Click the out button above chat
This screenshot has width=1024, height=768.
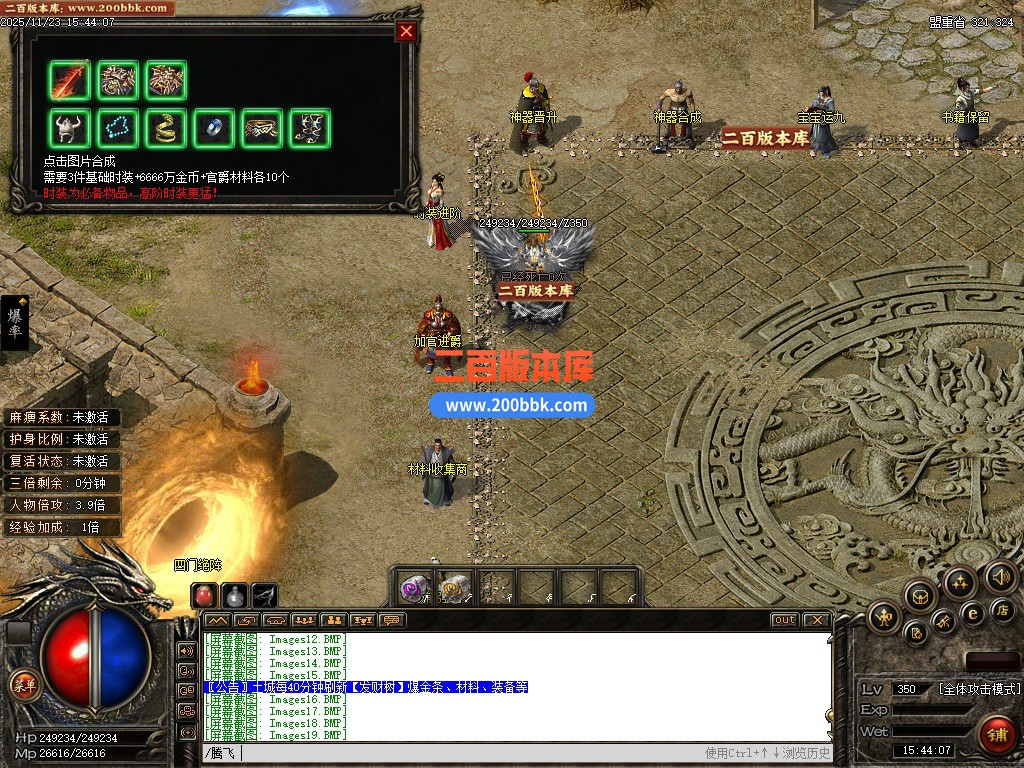point(785,620)
